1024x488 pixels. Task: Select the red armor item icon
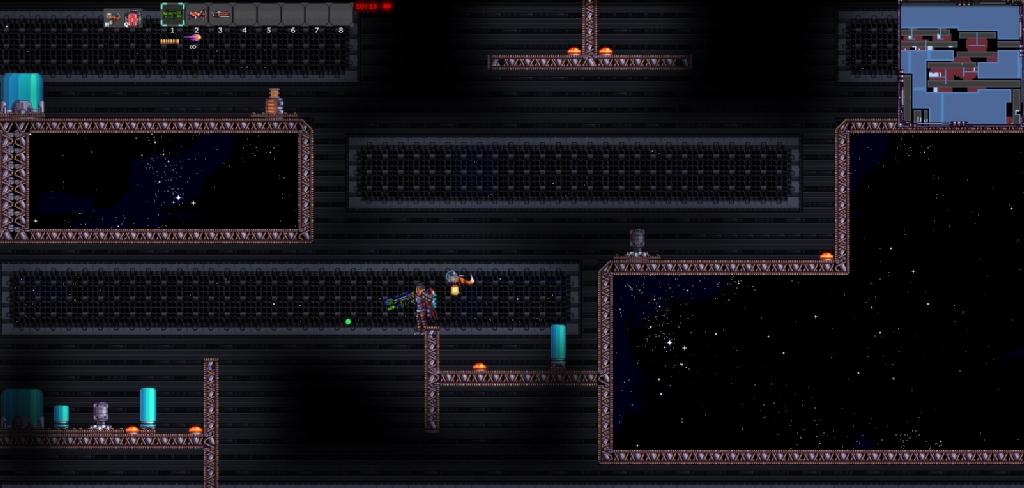132,18
